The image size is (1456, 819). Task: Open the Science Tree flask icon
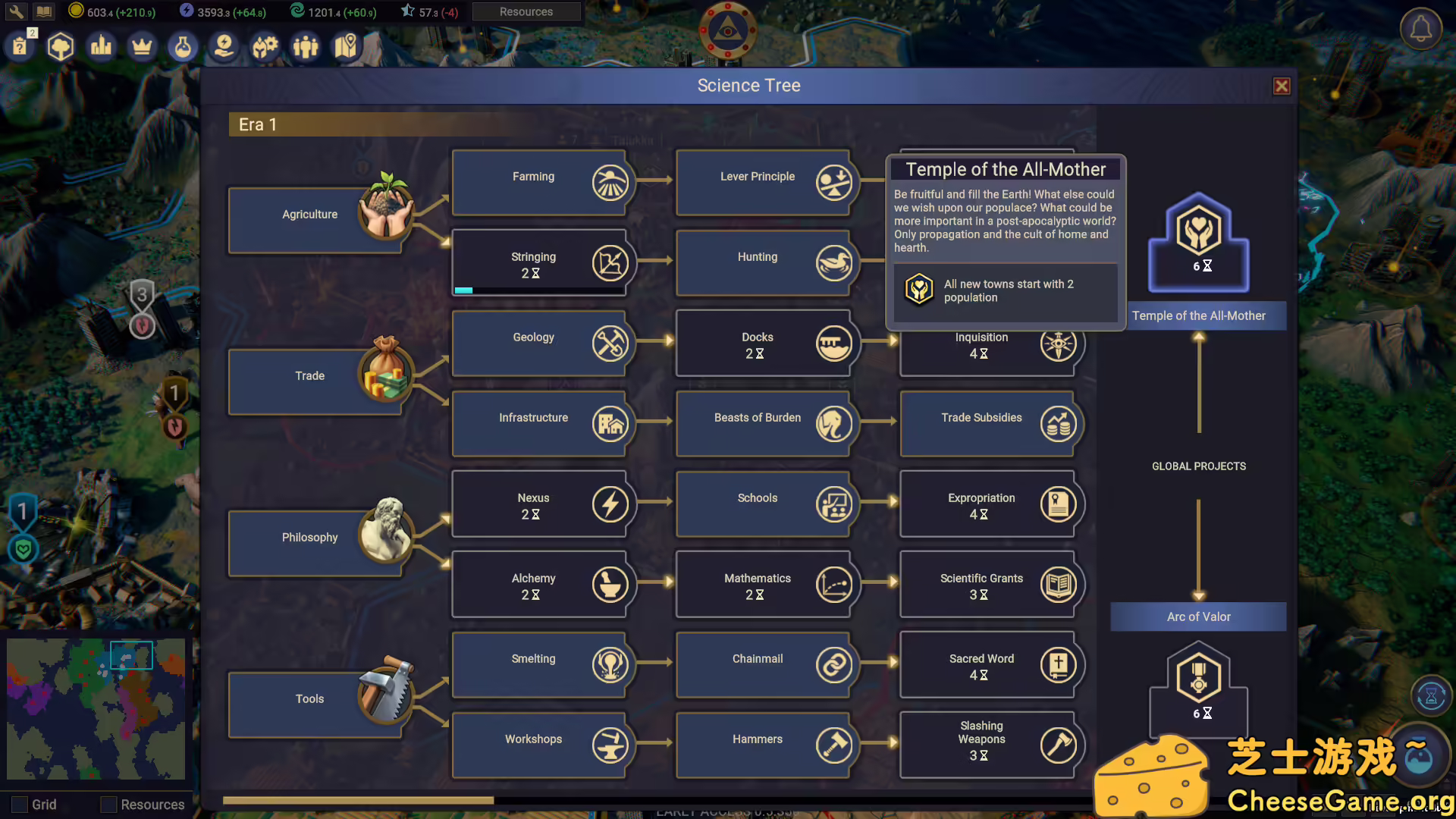pyautogui.click(x=182, y=46)
